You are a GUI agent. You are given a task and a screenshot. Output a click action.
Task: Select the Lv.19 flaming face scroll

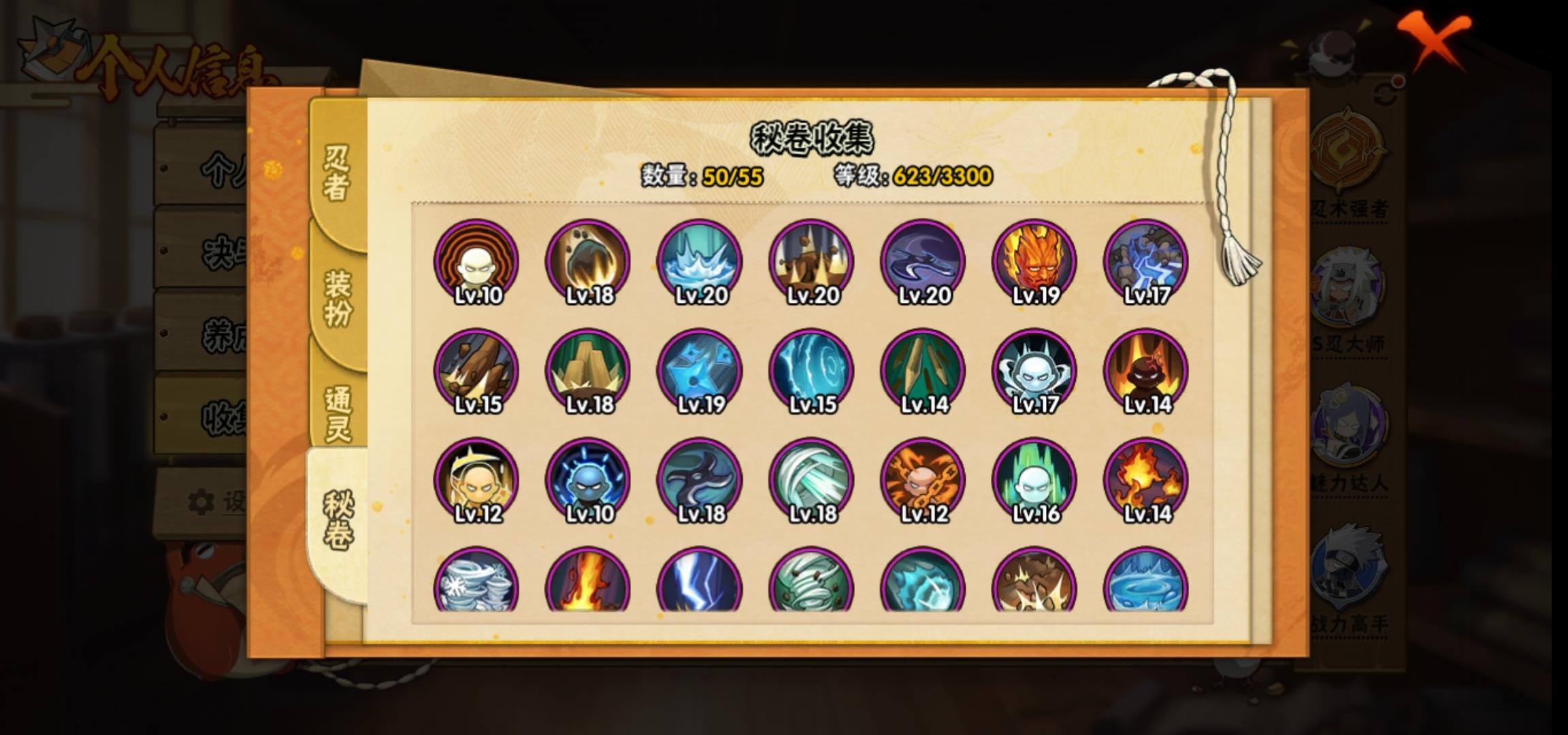click(1034, 262)
